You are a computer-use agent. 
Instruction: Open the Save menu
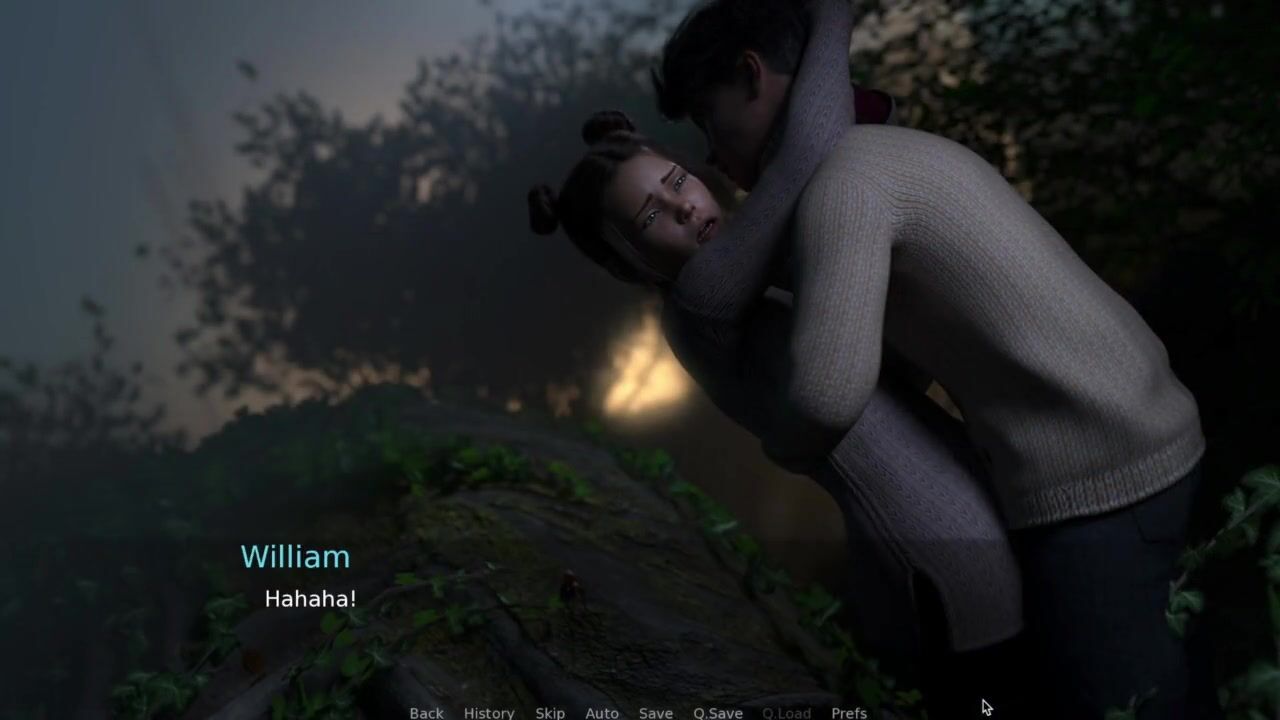[x=656, y=712]
